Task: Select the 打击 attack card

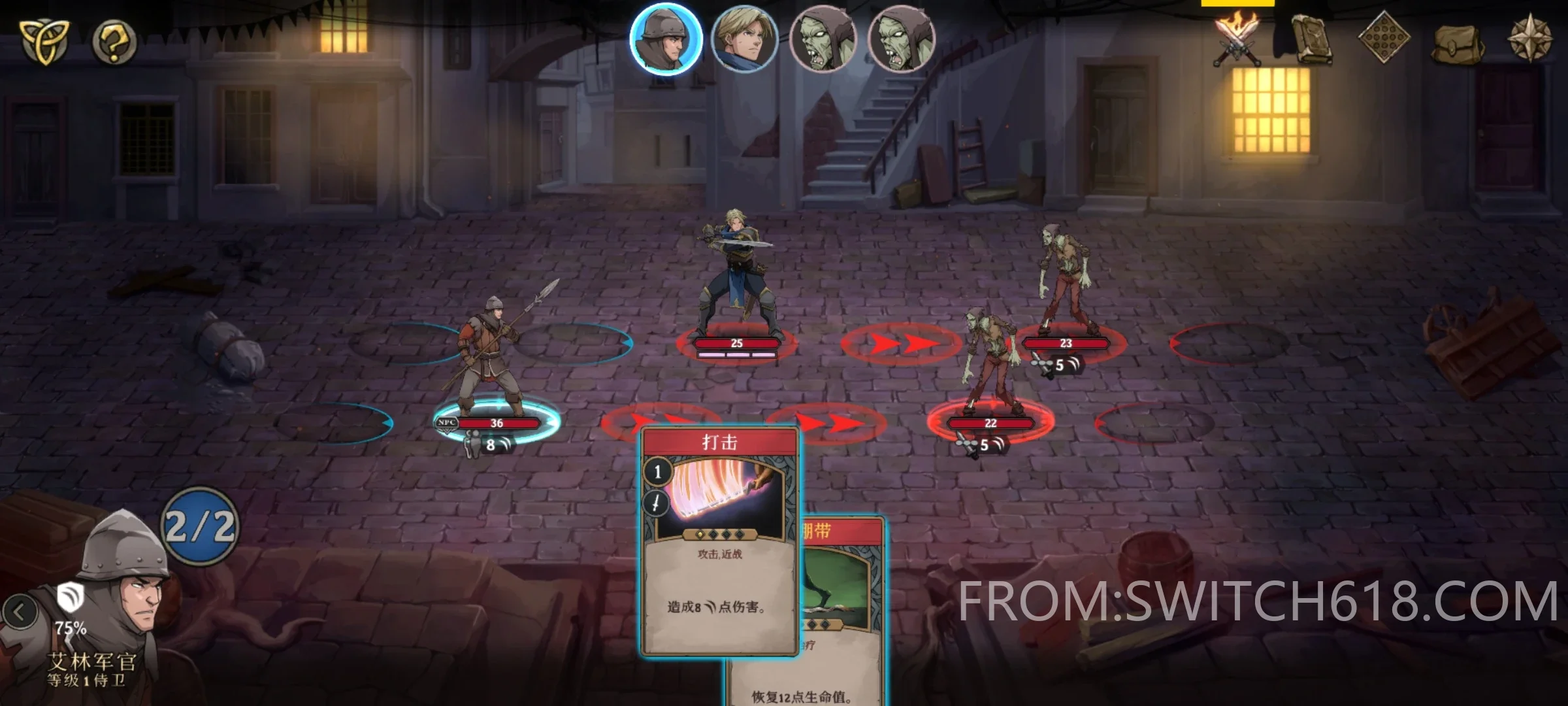Action: (x=719, y=543)
